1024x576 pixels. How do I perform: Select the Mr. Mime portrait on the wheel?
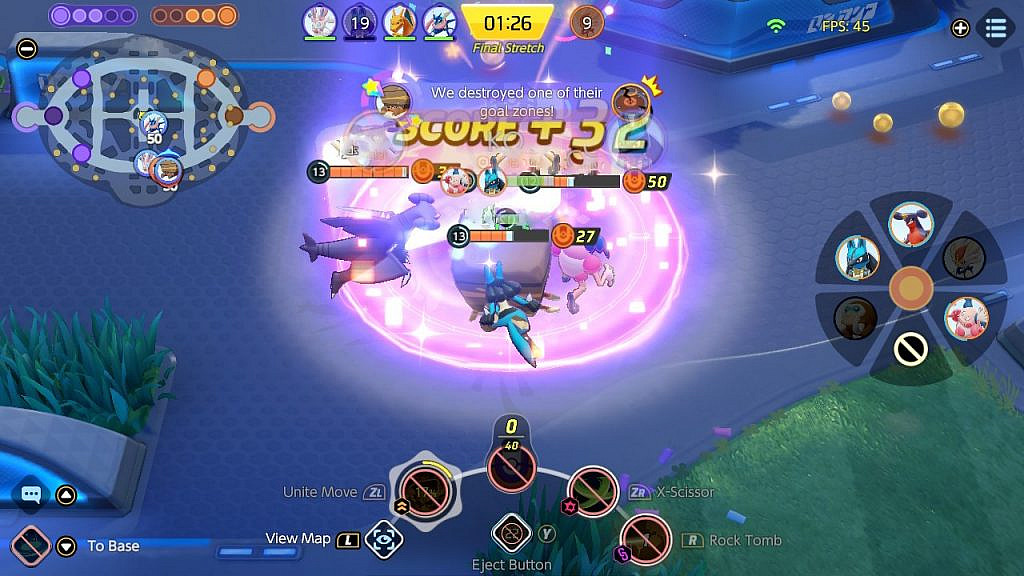[x=966, y=317]
